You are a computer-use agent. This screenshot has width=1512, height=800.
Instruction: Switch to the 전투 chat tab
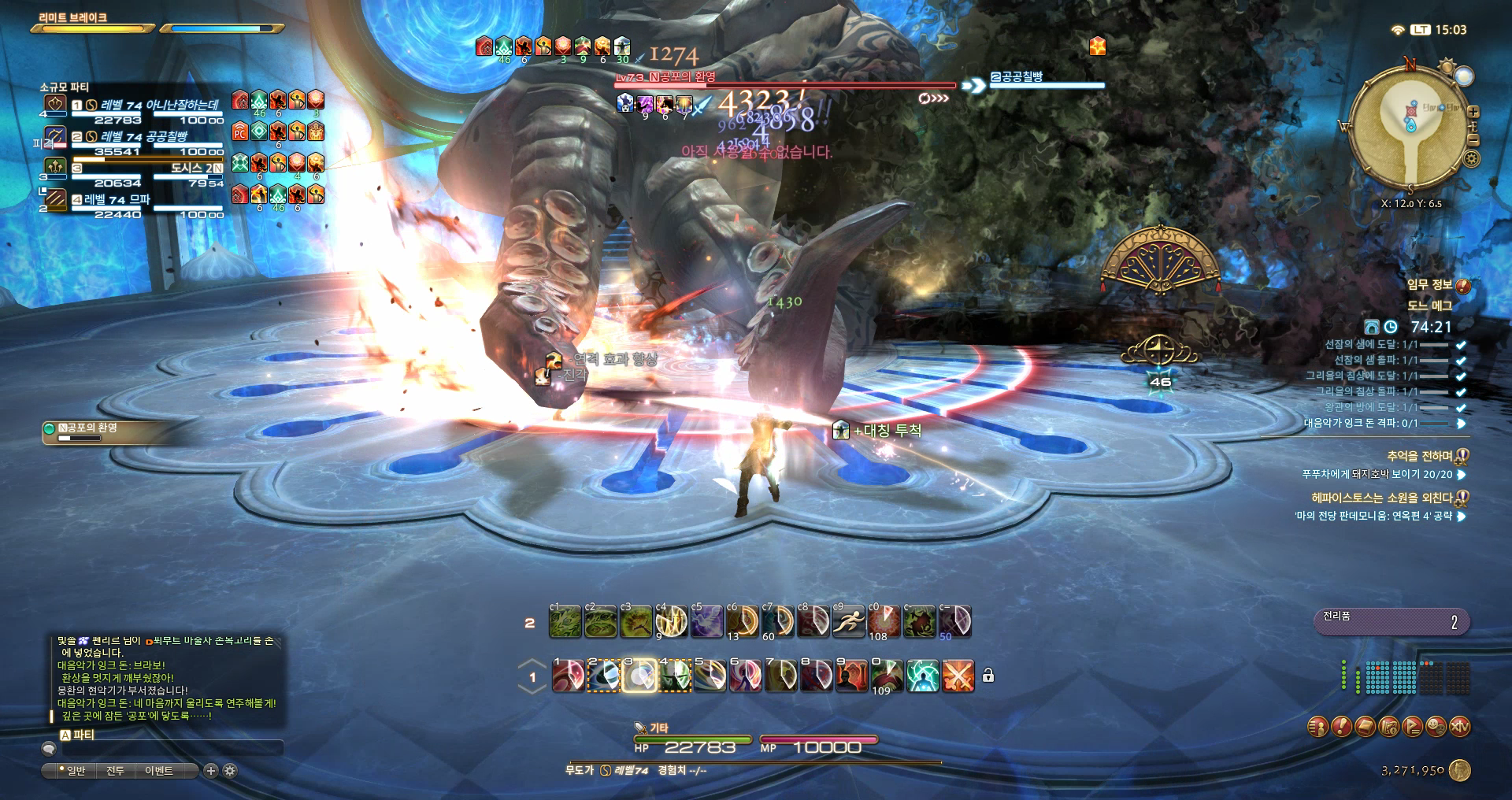click(x=115, y=771)
